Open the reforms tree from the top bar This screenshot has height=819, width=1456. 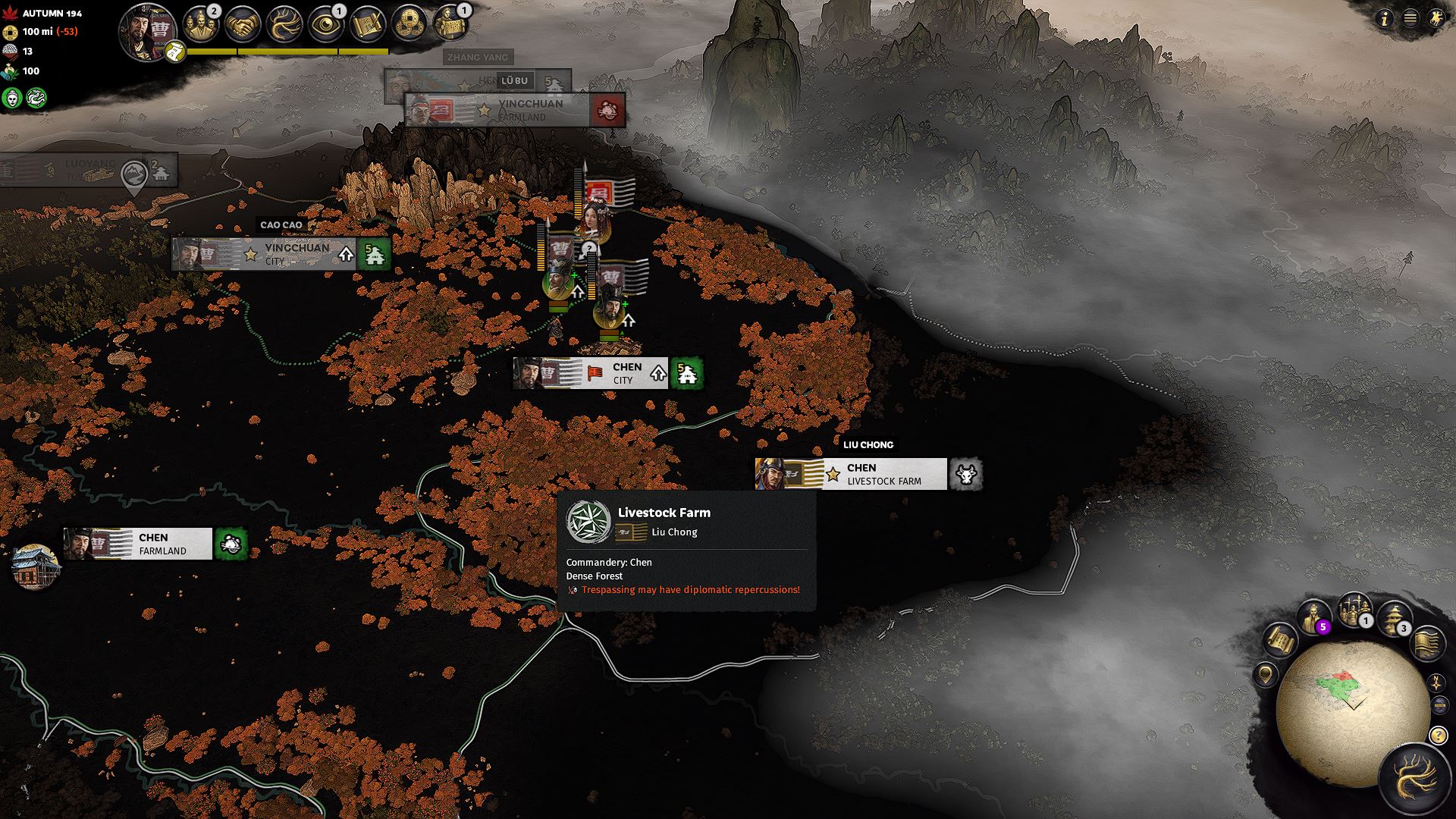click(x=285, y=24)
